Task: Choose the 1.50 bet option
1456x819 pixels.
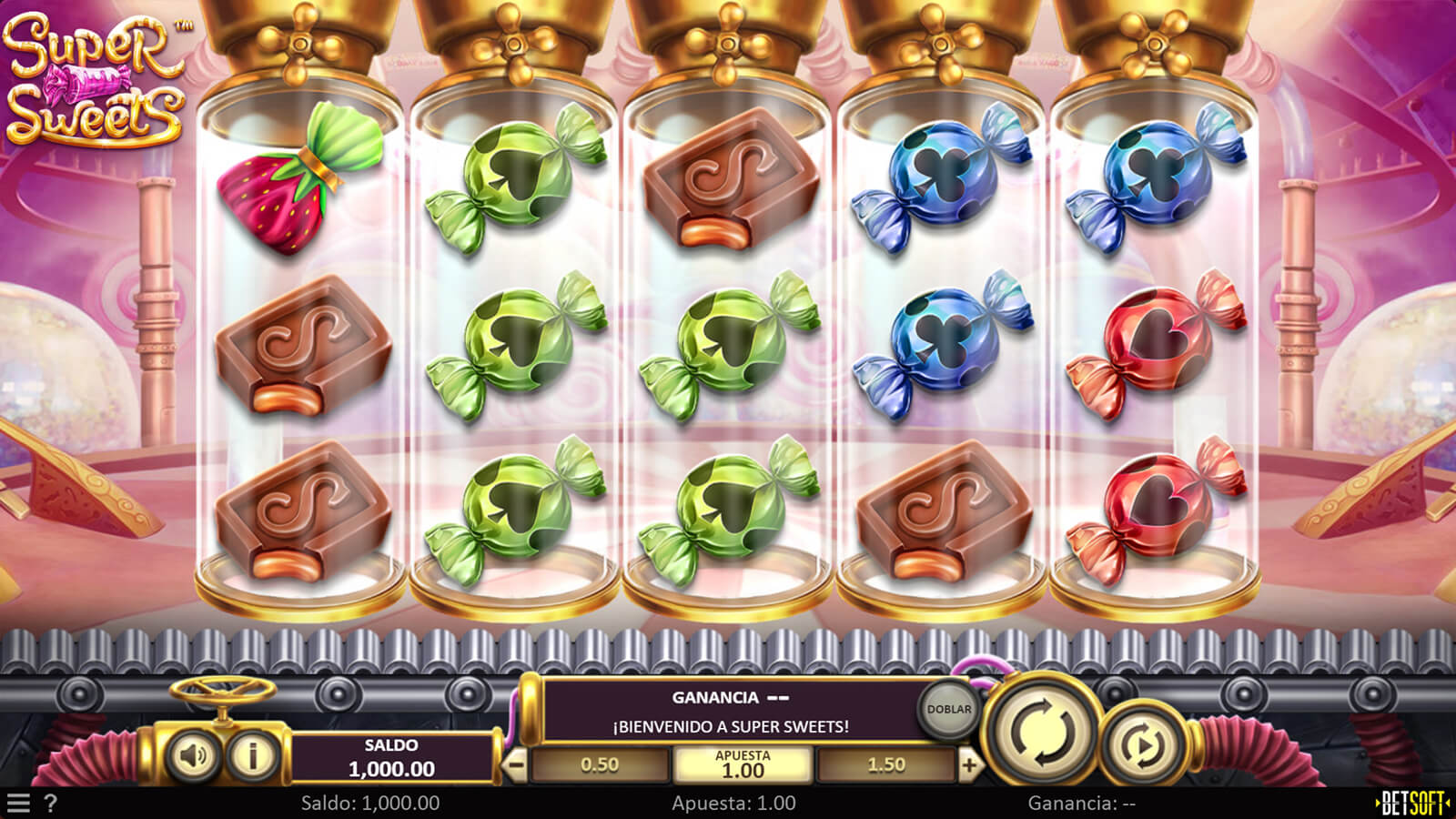Action: [x=886, y=765]
